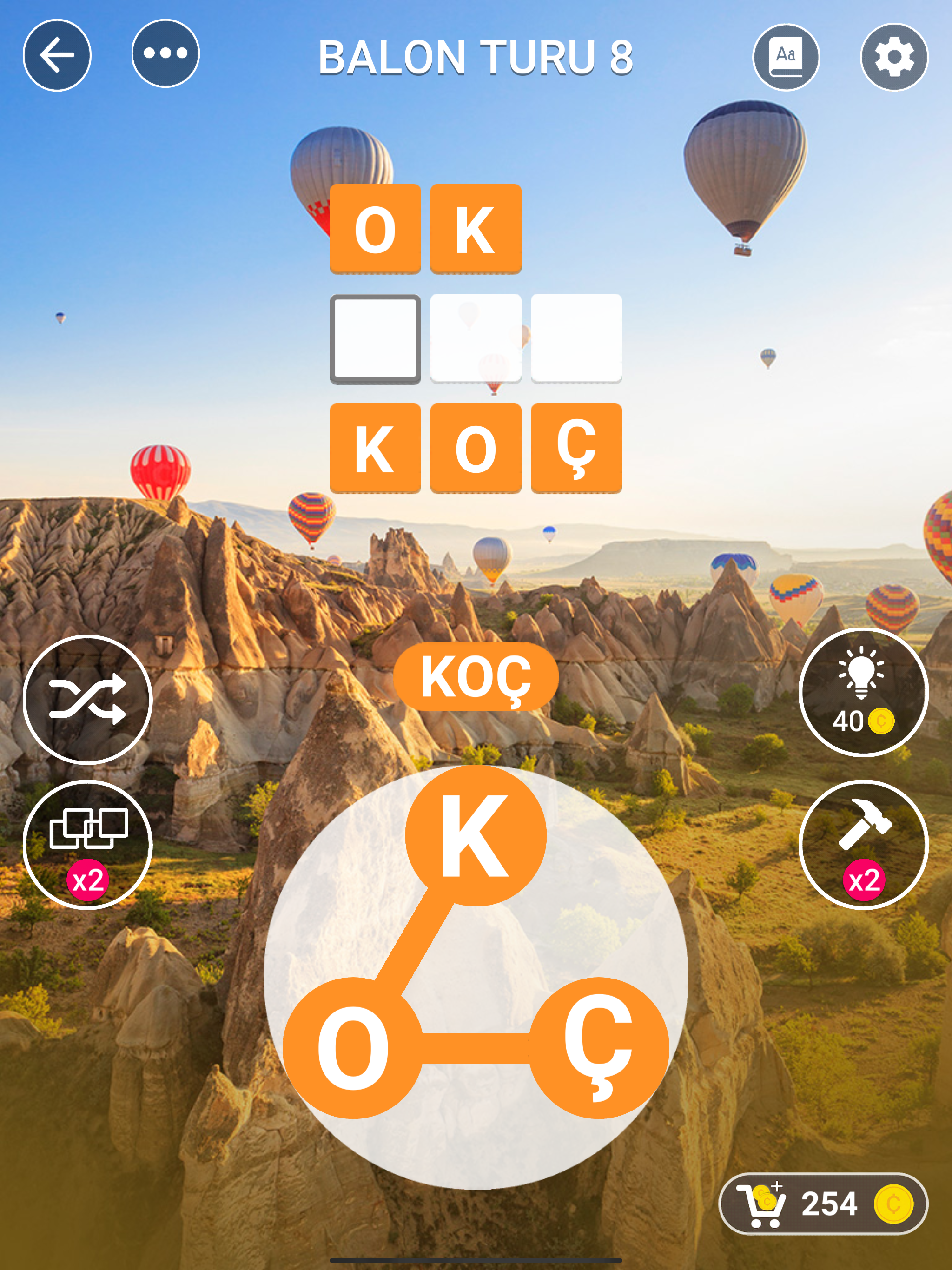Shuffle the letters in the wheel
952x1270 pixels.
pyautogui.click(x=87, y=699)
